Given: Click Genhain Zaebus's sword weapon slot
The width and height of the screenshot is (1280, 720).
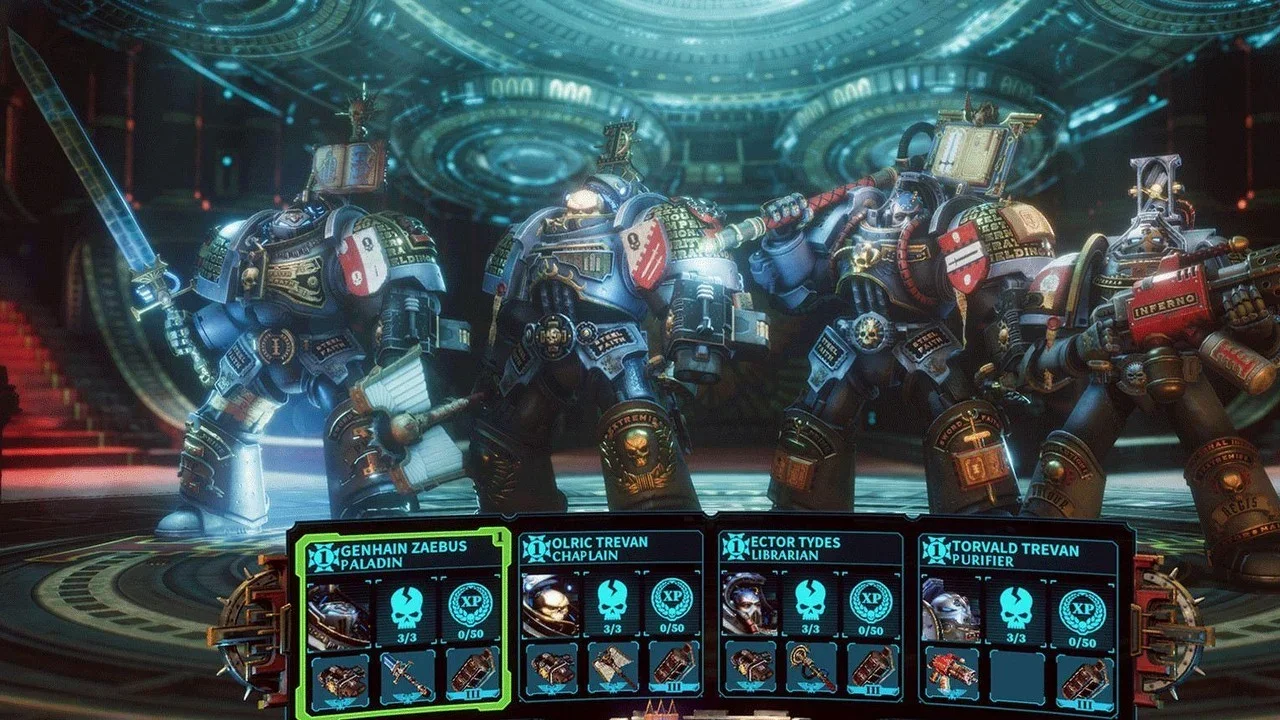Looking at the screenshot, I should pos(408,677).
